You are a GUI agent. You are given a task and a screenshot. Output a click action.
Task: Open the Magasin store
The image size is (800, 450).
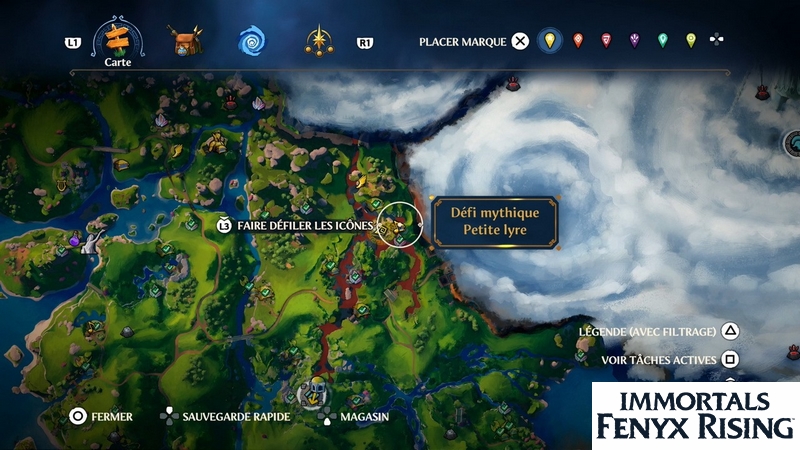[355, 415]
